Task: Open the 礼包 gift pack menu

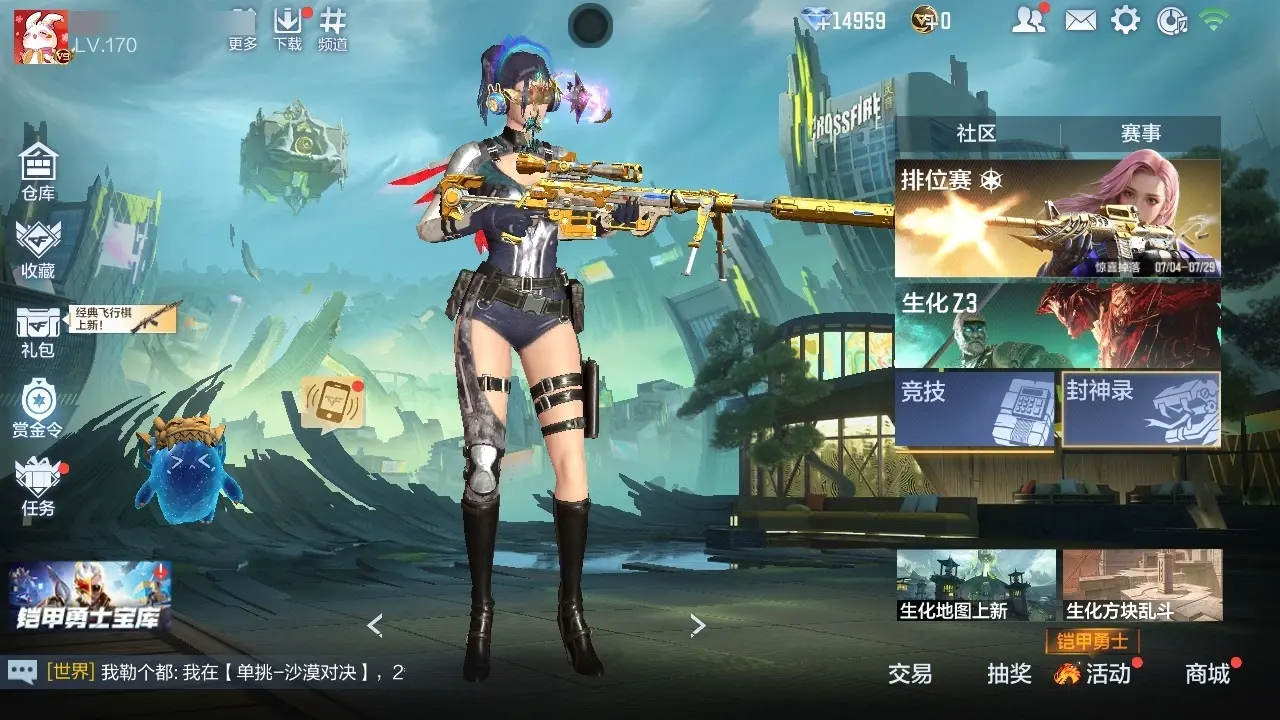Action: click(38, 330)
